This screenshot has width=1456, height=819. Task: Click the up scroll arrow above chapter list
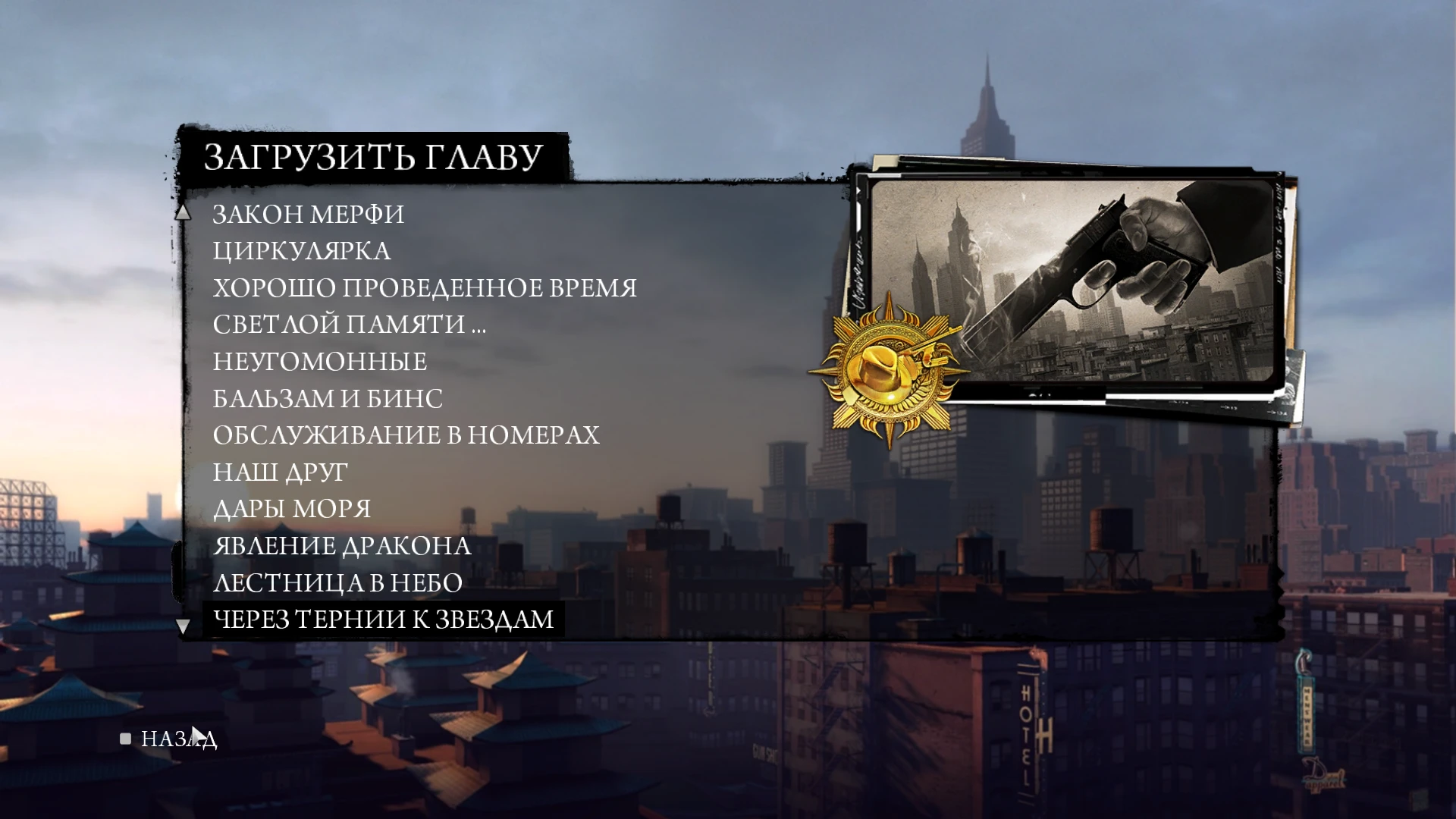point(183,214)
